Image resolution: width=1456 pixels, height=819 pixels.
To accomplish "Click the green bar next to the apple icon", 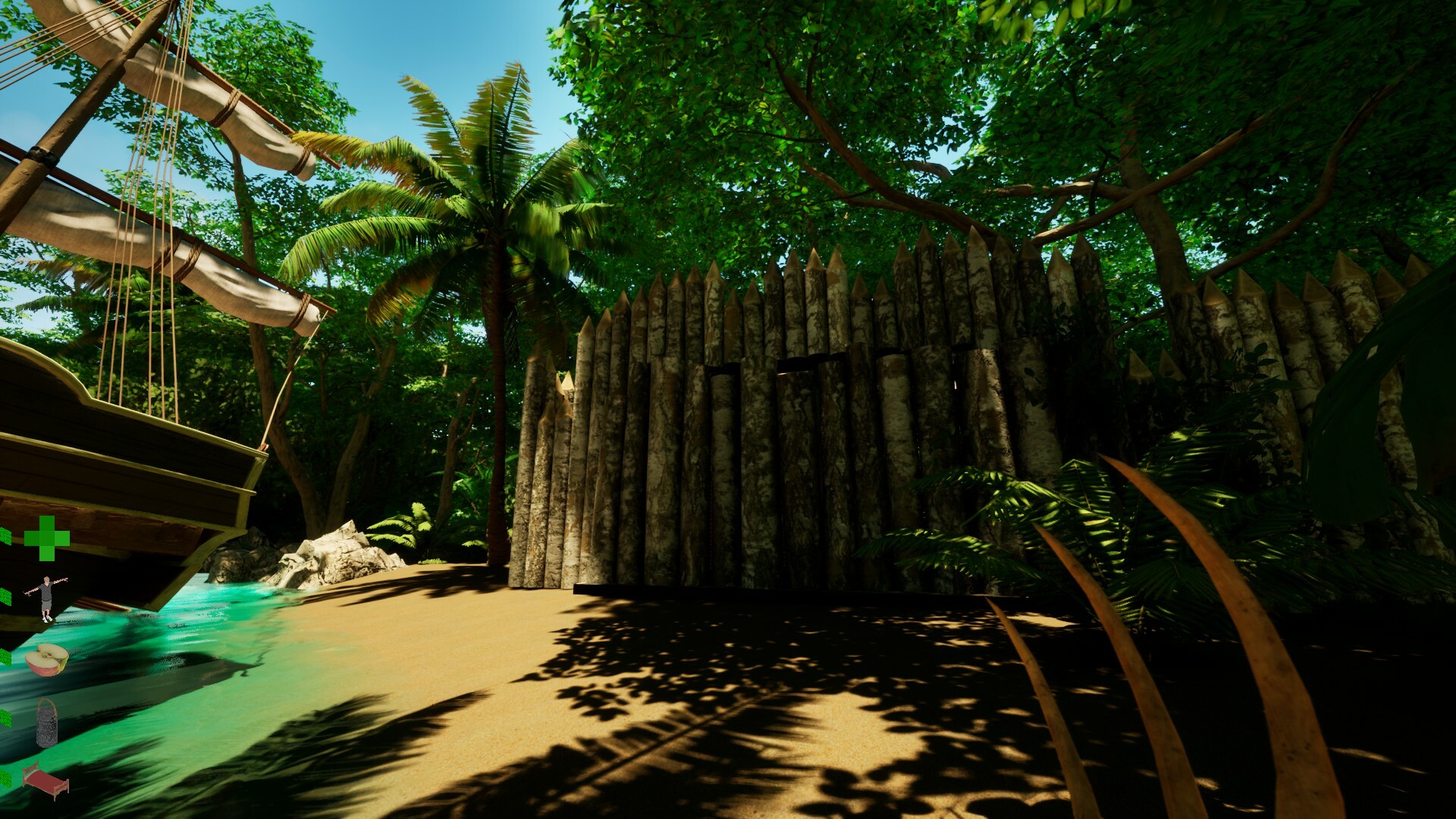I will (7, 656).
